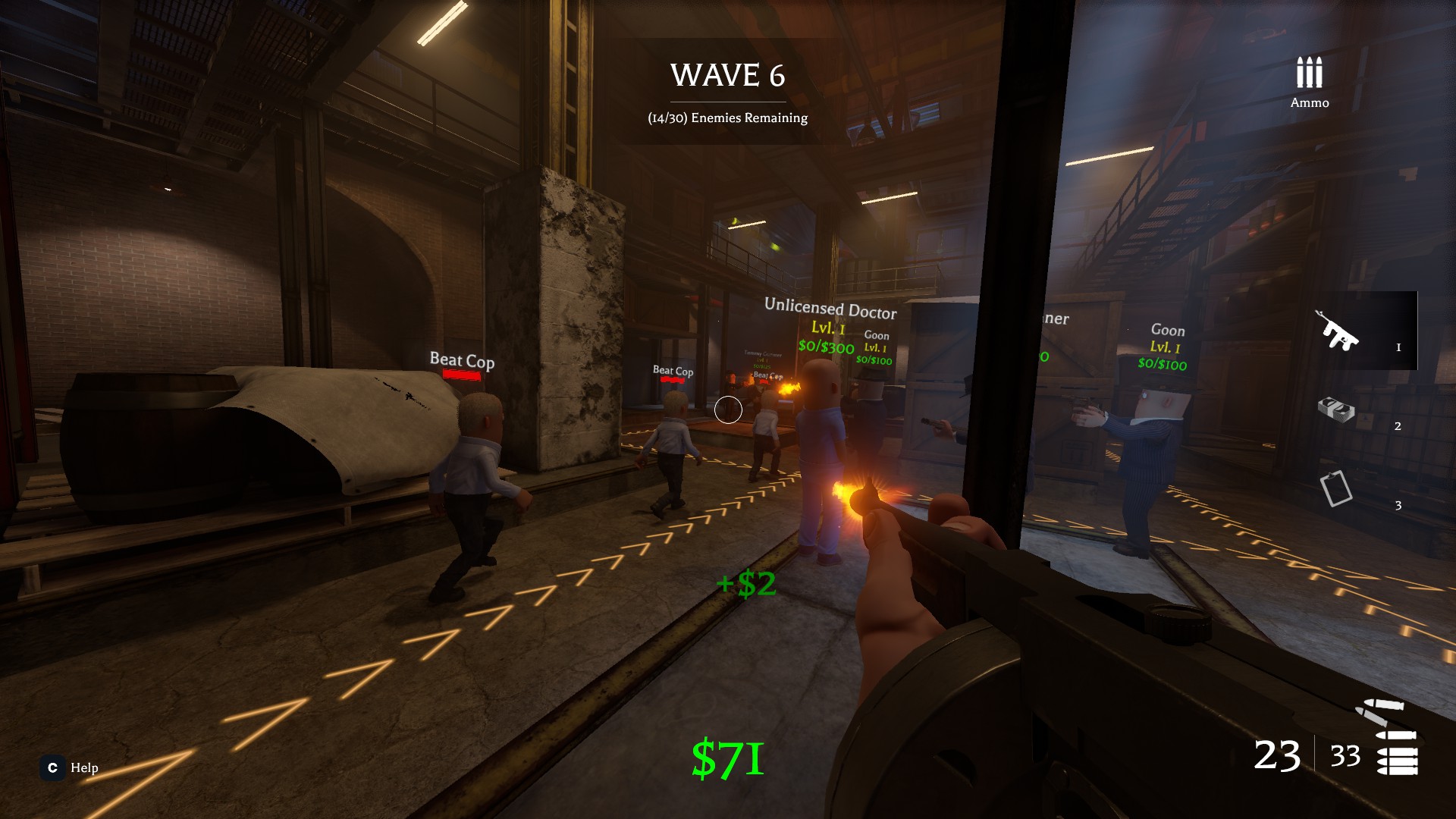Open the Help panel
Viewport: 1456px width, 819px height.
[x=70, y=767]
